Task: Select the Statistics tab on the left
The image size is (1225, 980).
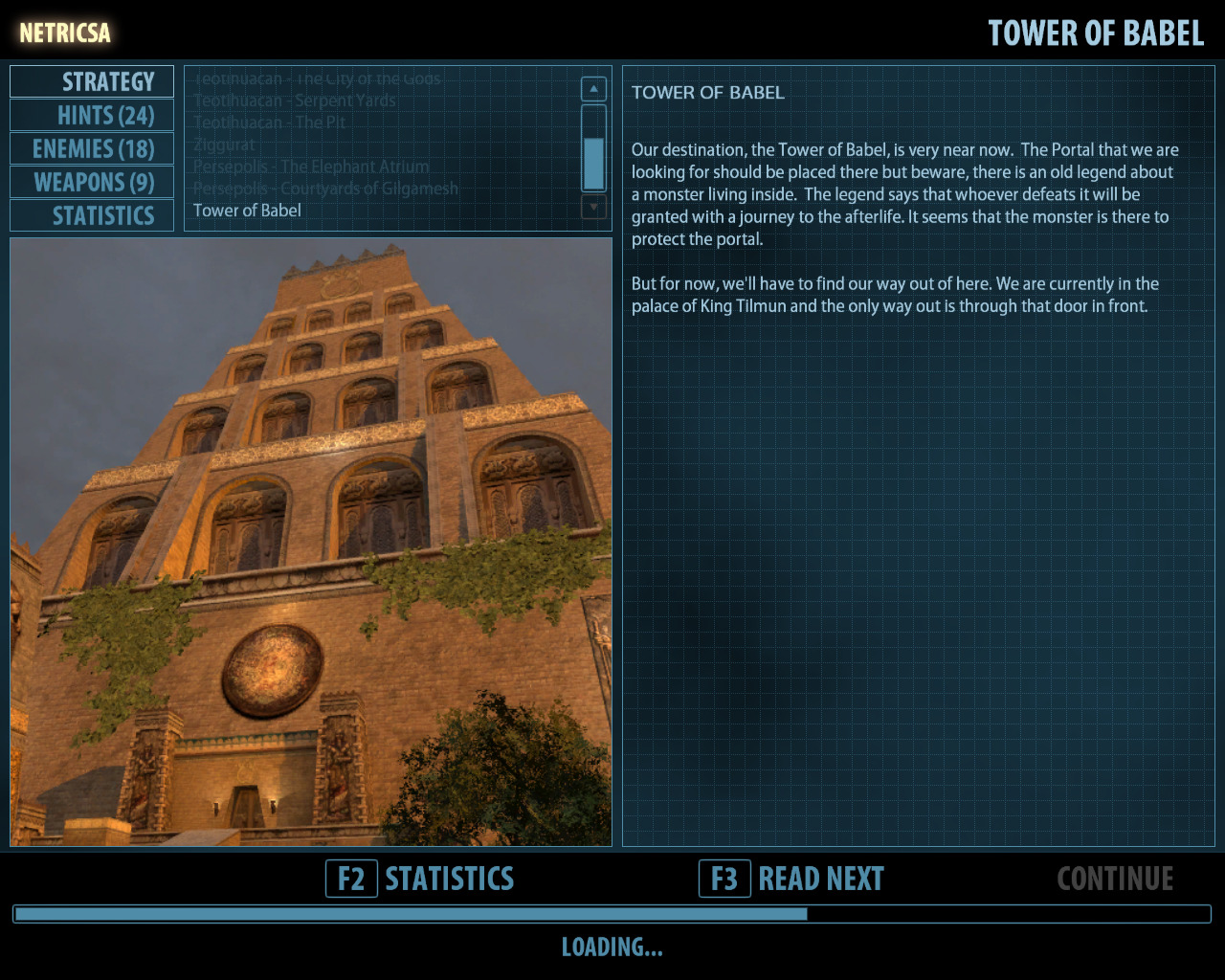Action: coord(92,216)
